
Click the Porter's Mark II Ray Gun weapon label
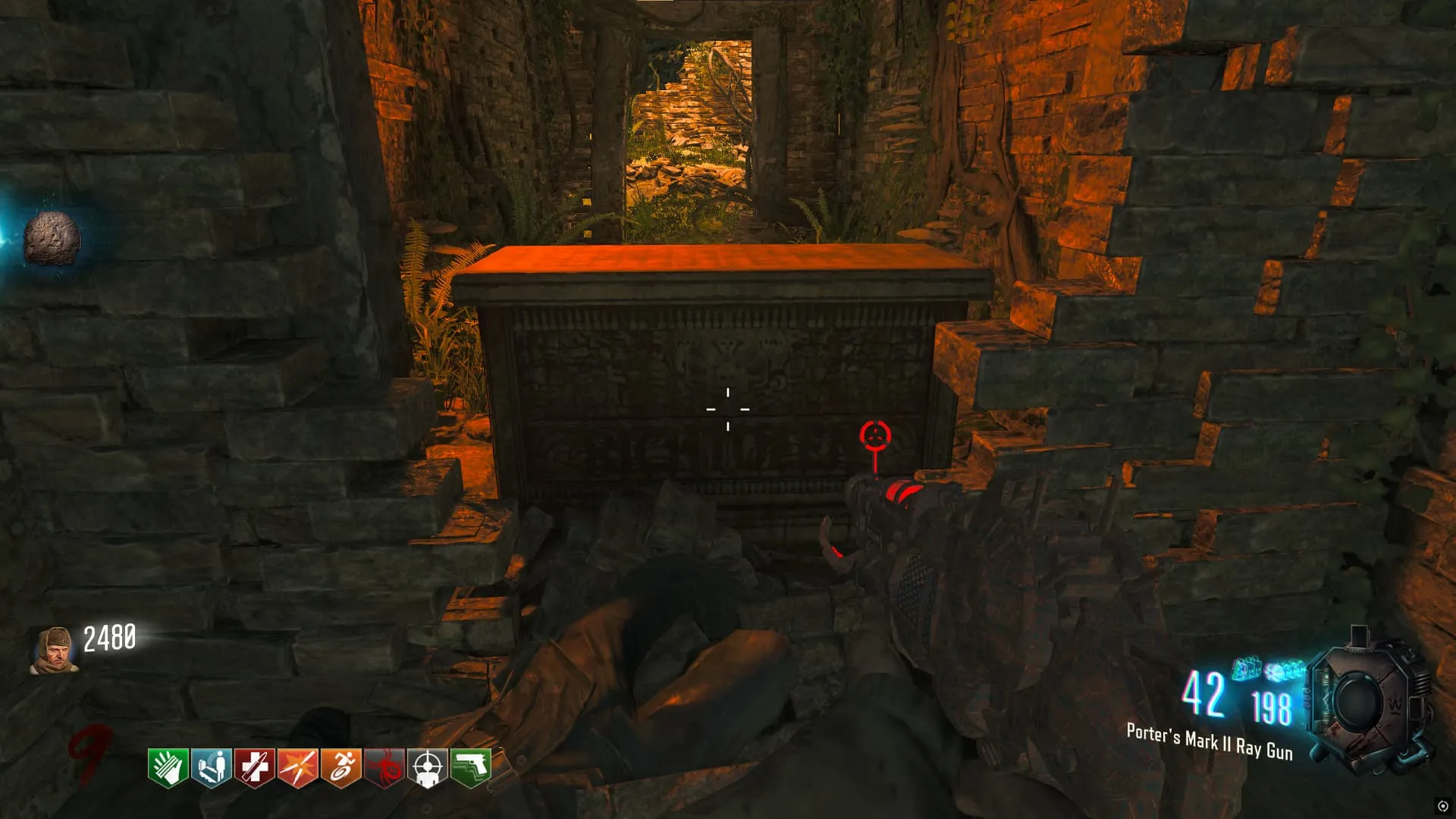coord(1209,741)
